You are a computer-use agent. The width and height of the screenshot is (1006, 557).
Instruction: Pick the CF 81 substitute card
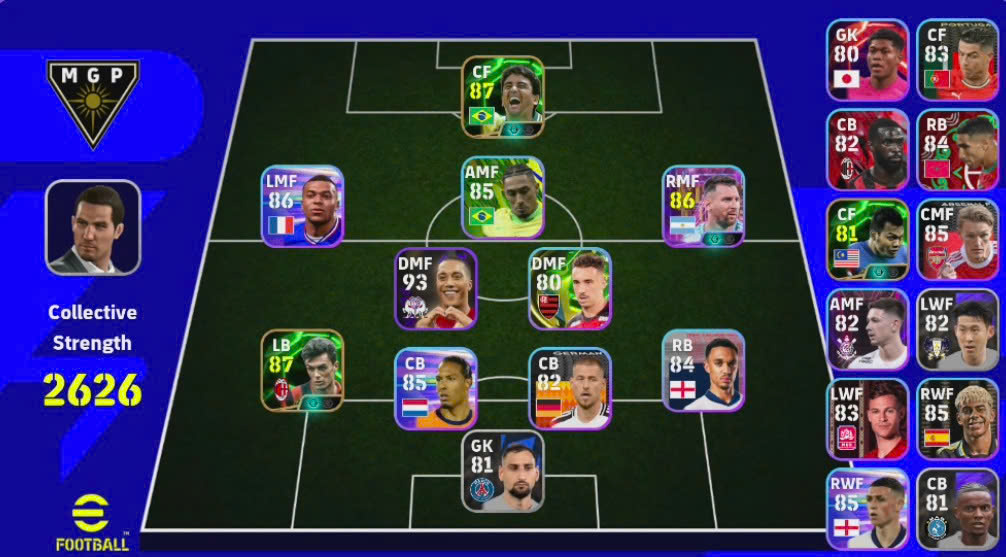point(867,240)
